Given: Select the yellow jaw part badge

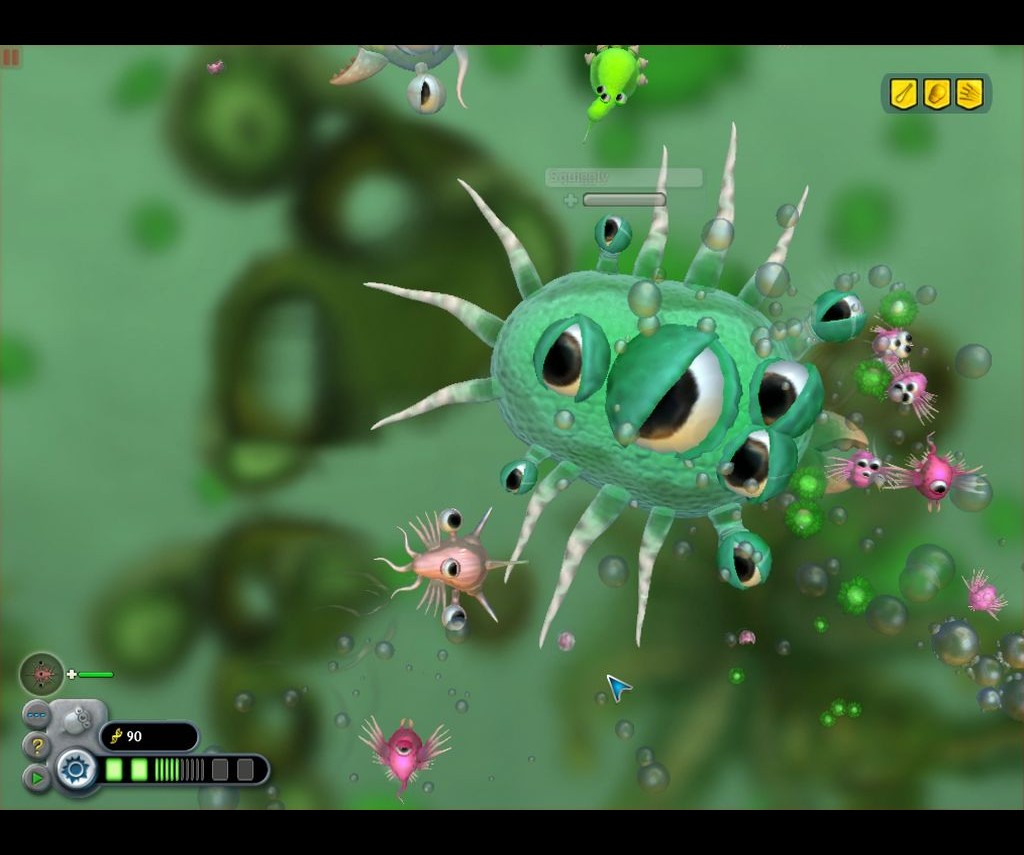Looking at the screenshot, I should pos(937,94).
